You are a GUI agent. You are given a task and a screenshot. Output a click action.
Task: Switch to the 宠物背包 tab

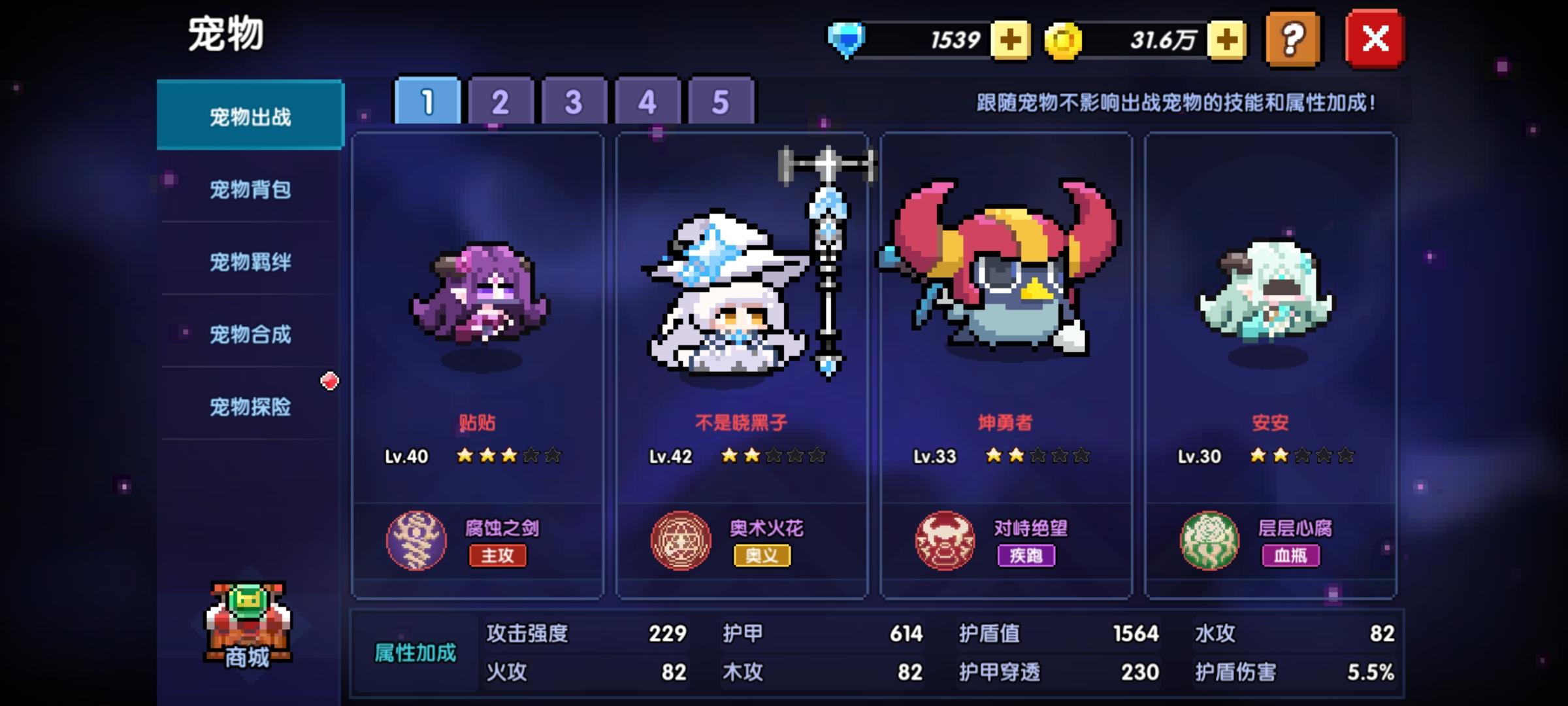[250, 190]
